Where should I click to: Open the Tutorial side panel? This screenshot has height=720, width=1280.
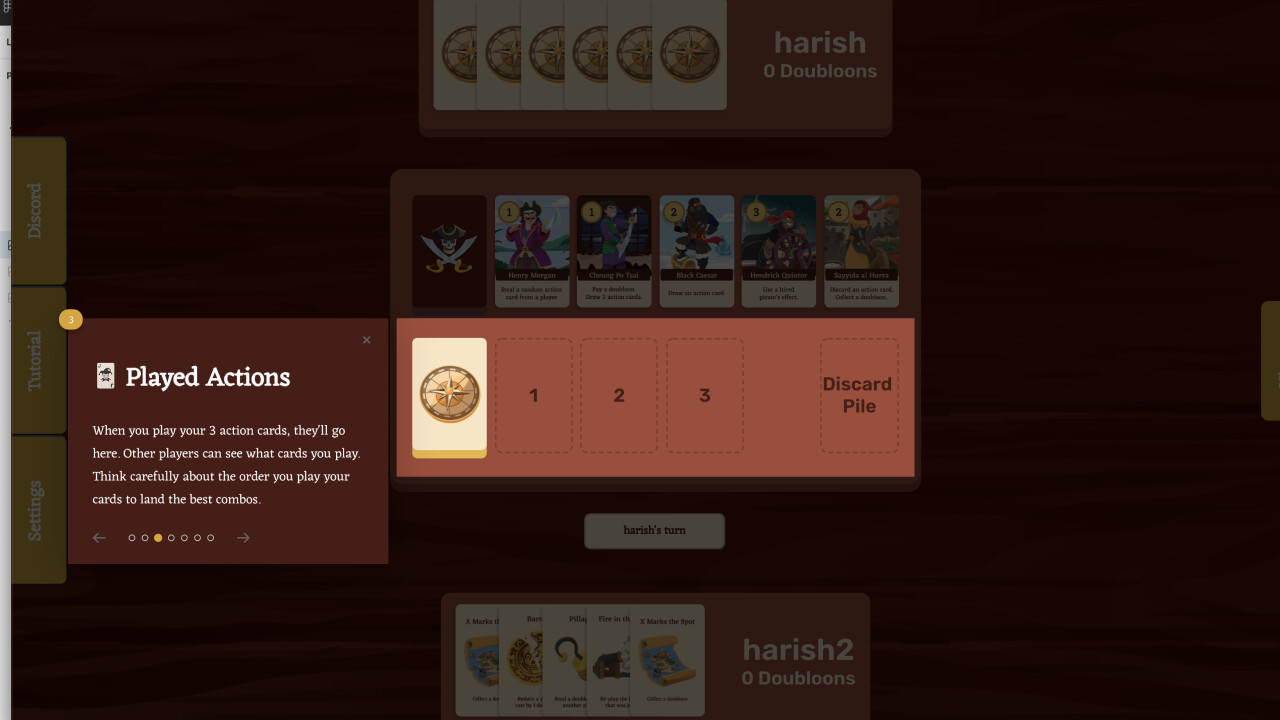coord(38,358)
